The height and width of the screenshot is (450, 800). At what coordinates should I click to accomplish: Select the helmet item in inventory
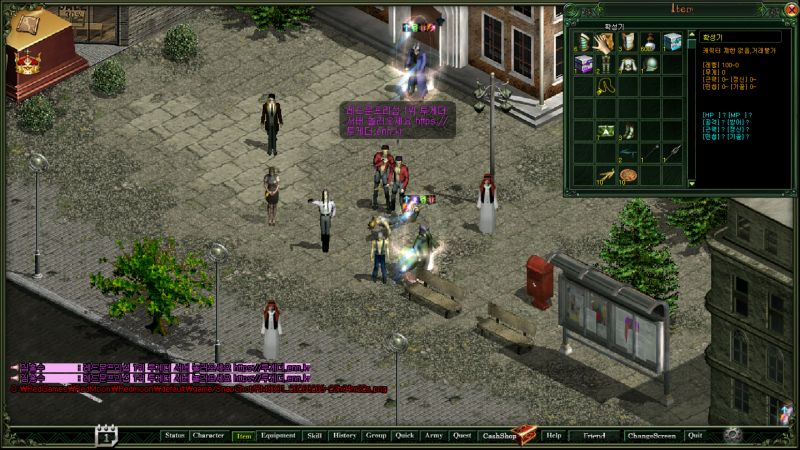point(650,64)
